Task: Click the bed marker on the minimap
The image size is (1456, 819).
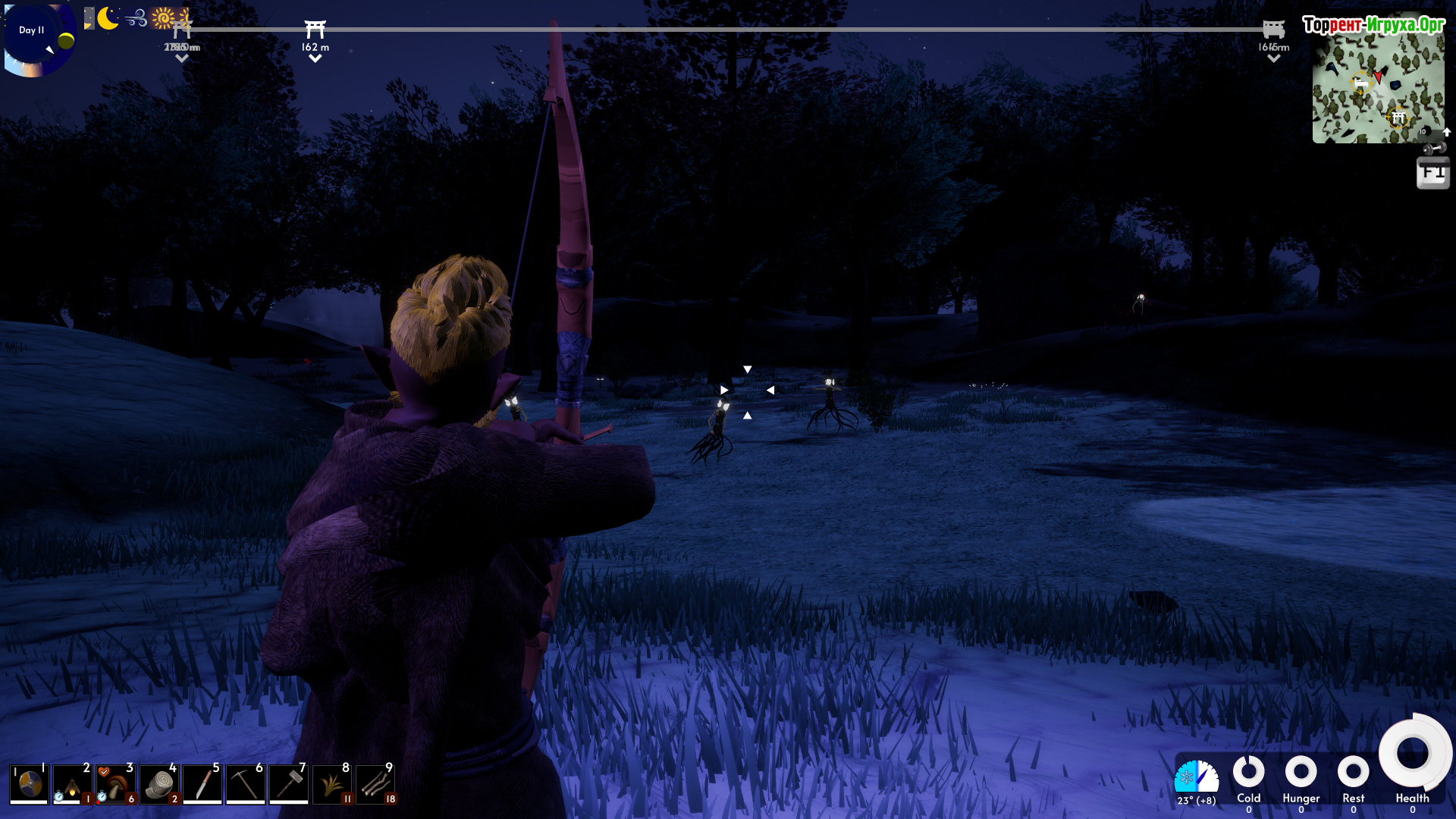Action: (1361, 82)
